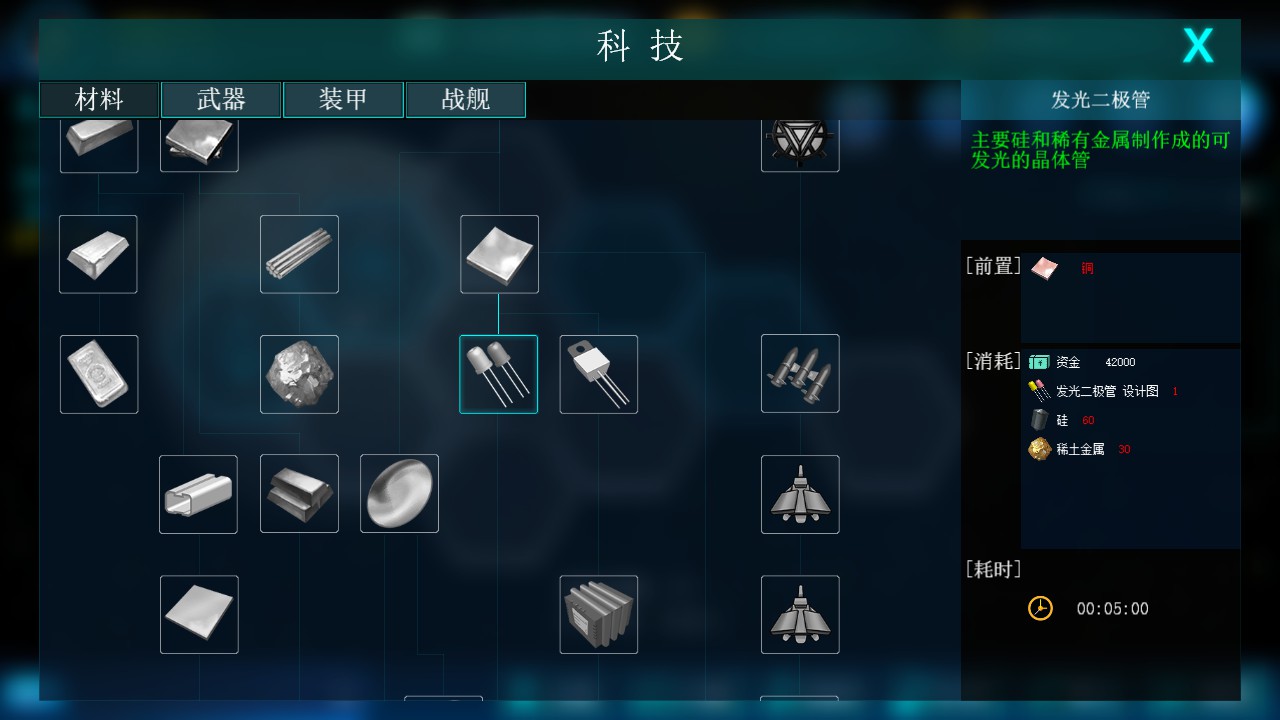1280x720 pixels.
Task: Select the missile cluster tech node
Action: tap(800, 374)
